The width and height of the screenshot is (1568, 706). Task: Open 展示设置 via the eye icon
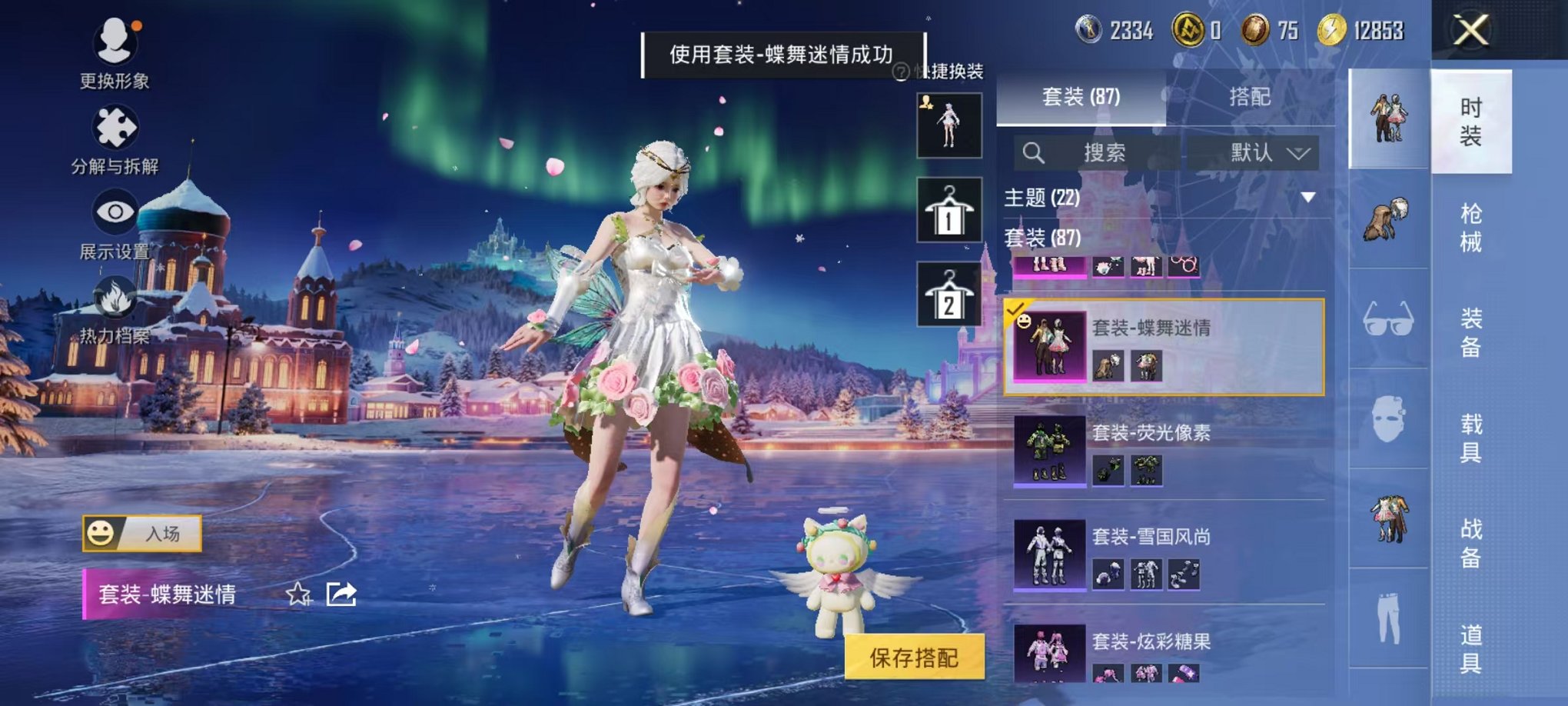tap(114, 210)
